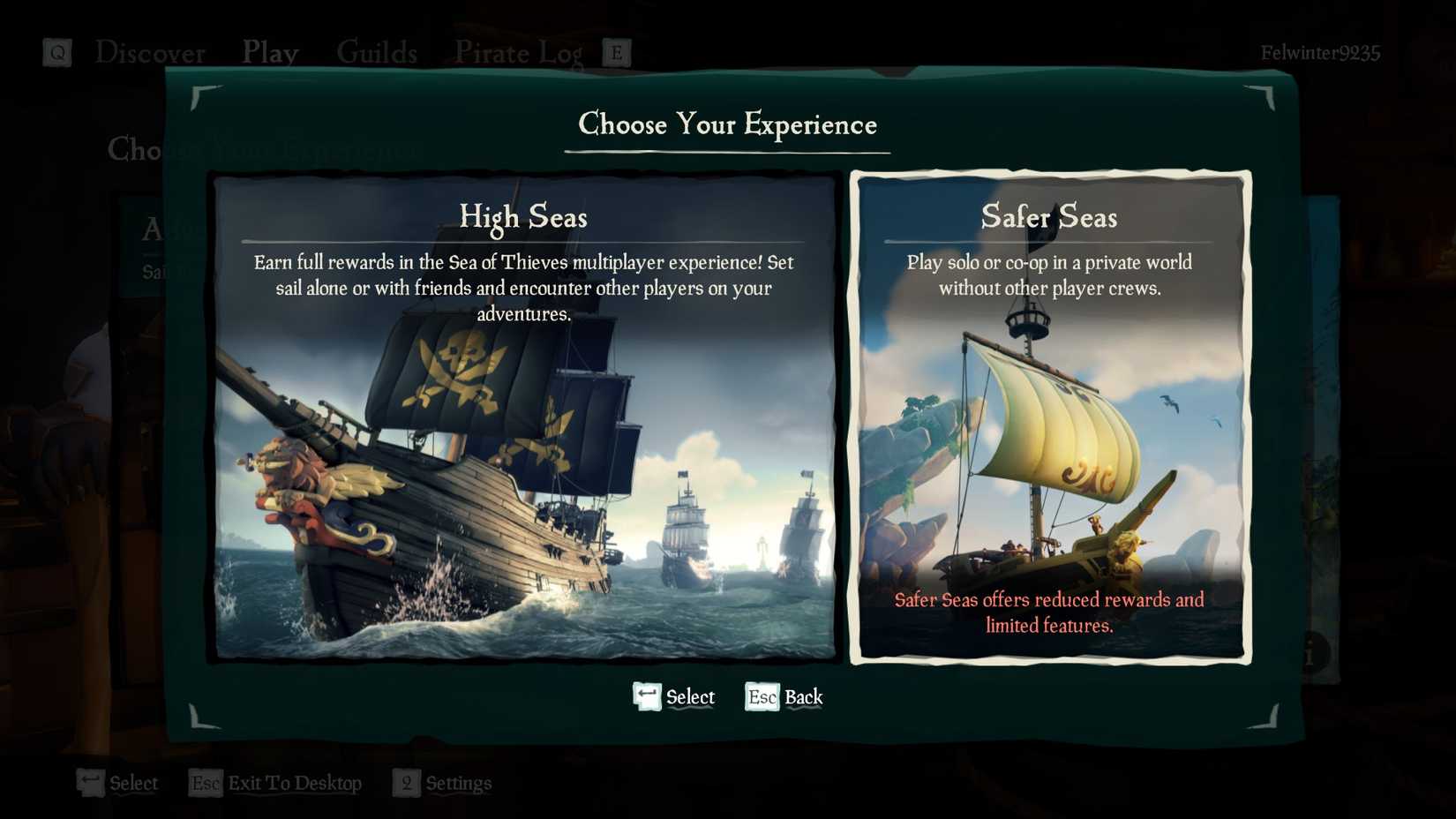The width and height of the screenshot is (1456, 819).
Task: Click Select in the bottom-left bar
Action: pos(132,783)
